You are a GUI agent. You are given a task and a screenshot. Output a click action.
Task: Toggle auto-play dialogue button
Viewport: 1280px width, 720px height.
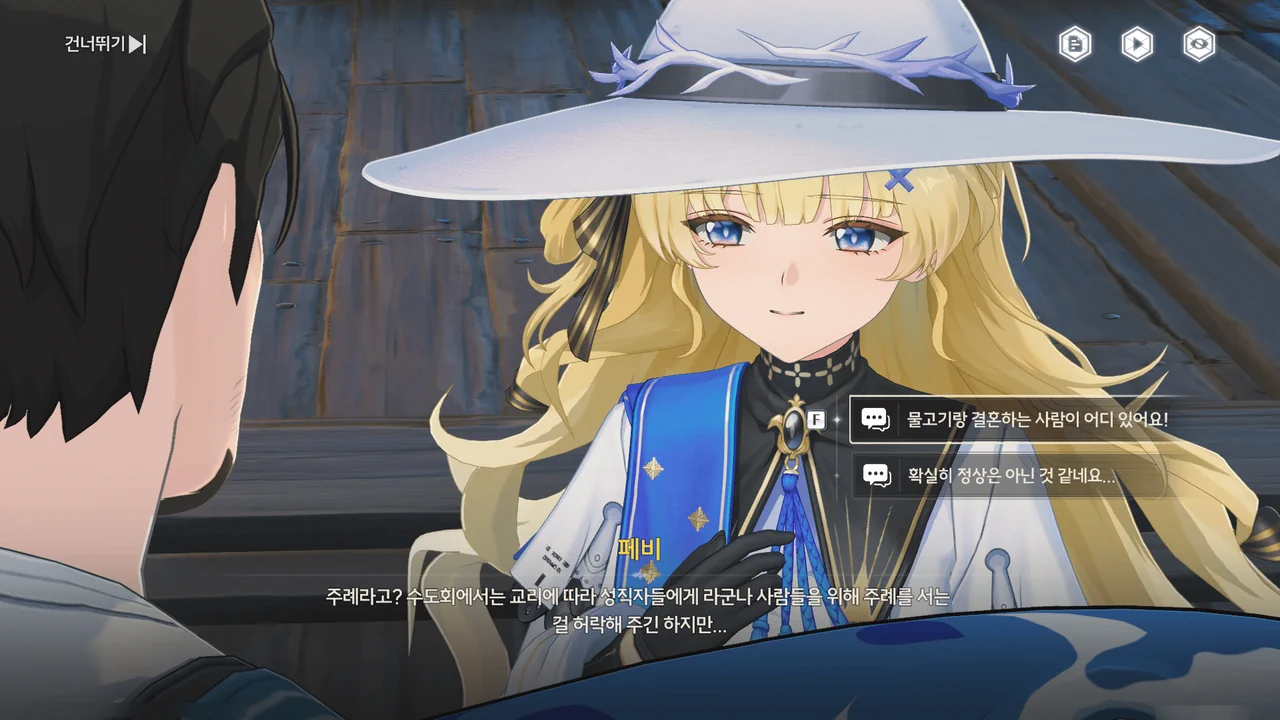pyautogui.click(x=1137, y=44)
